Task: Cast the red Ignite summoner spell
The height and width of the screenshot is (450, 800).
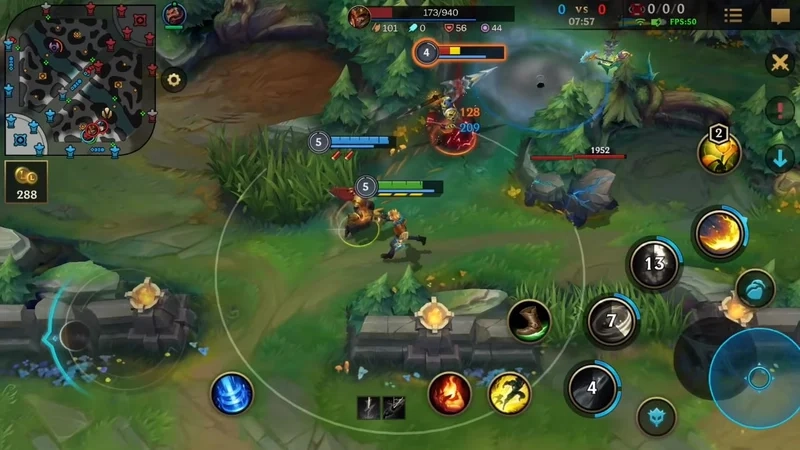Action: pos(450,392)
